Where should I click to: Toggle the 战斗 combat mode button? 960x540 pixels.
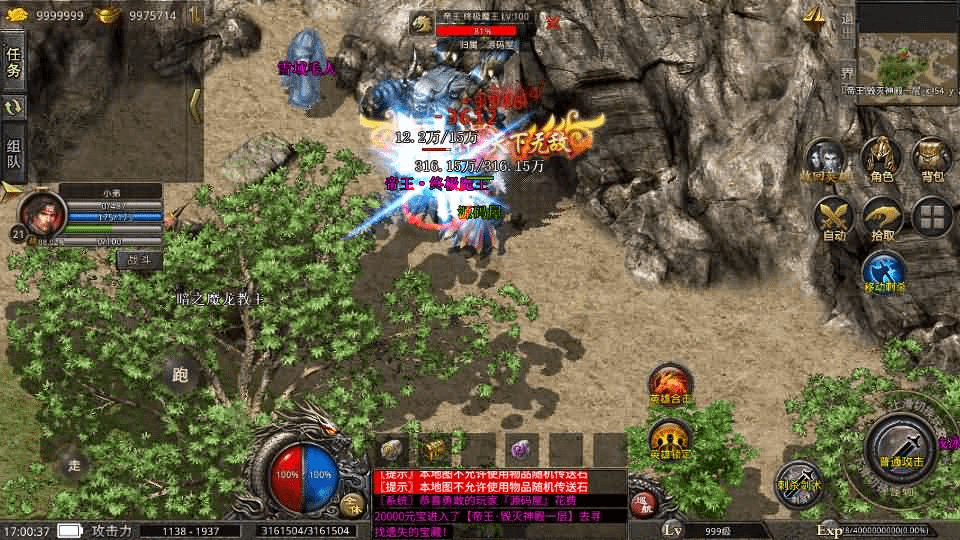coord(139,259)
